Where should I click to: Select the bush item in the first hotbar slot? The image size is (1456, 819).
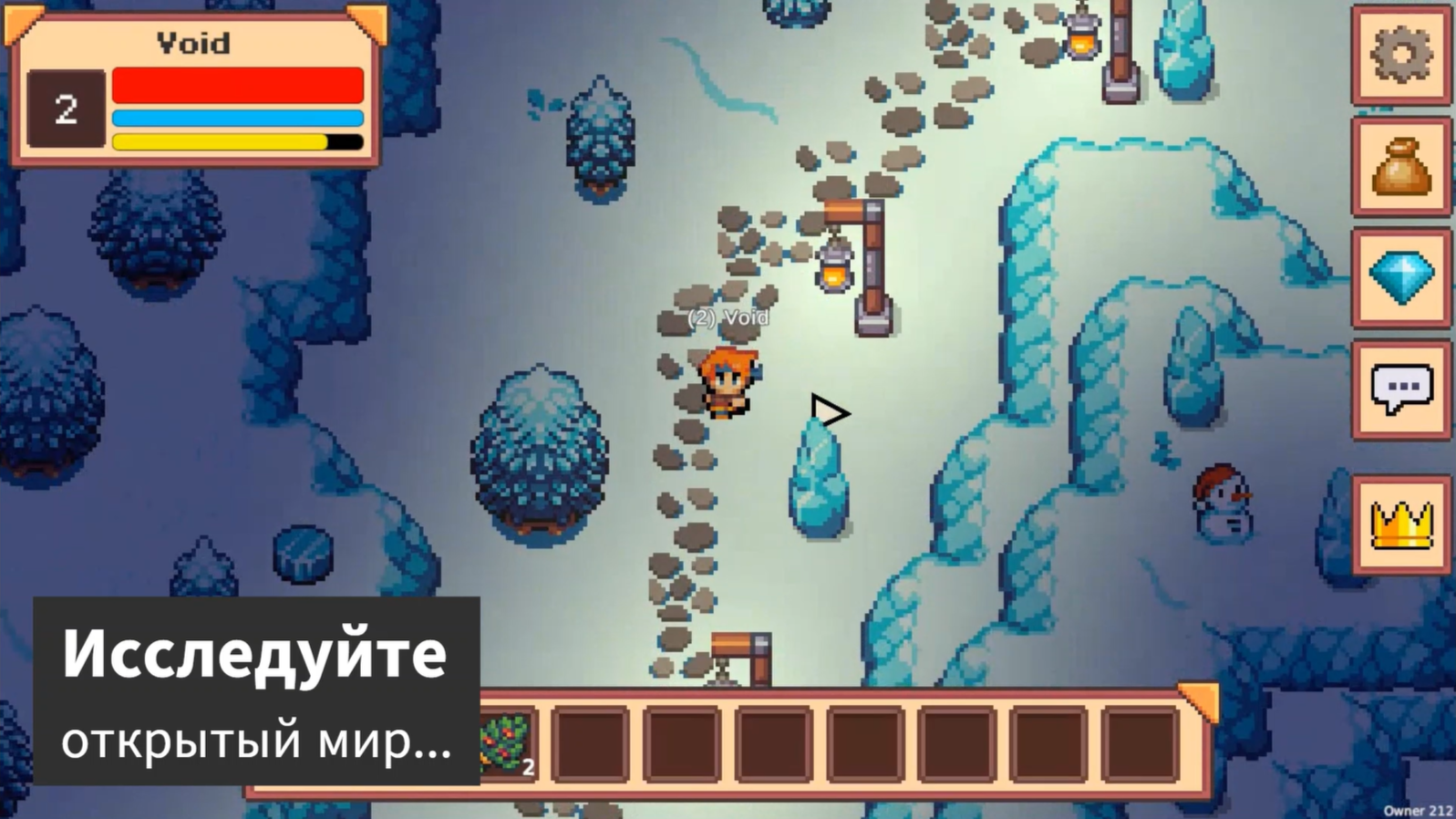click(x=508, y=743)
